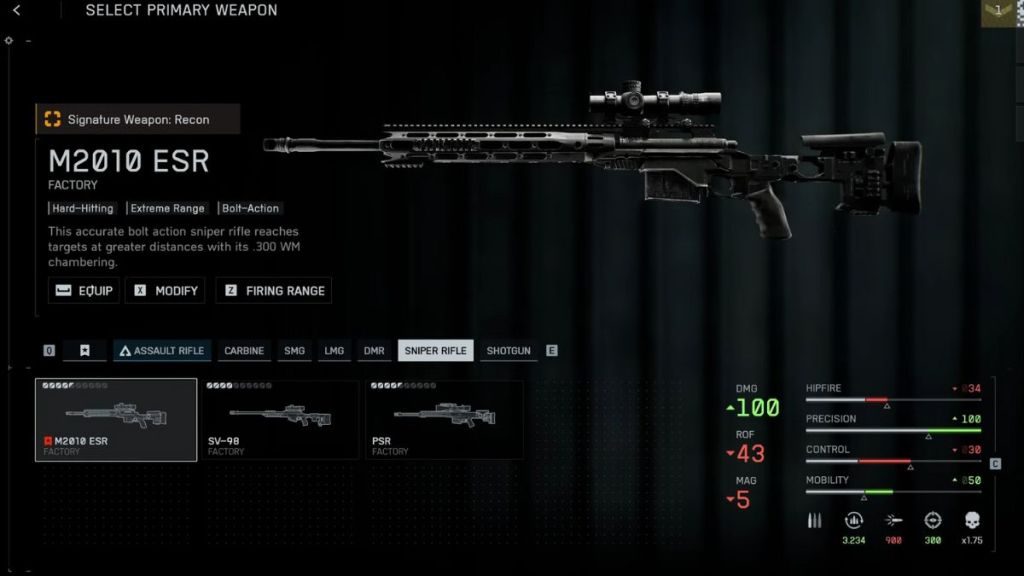Go back with the top-left arrow
Image resolution: width=1024 pixels, height=576 pixels.
[17, 11]
